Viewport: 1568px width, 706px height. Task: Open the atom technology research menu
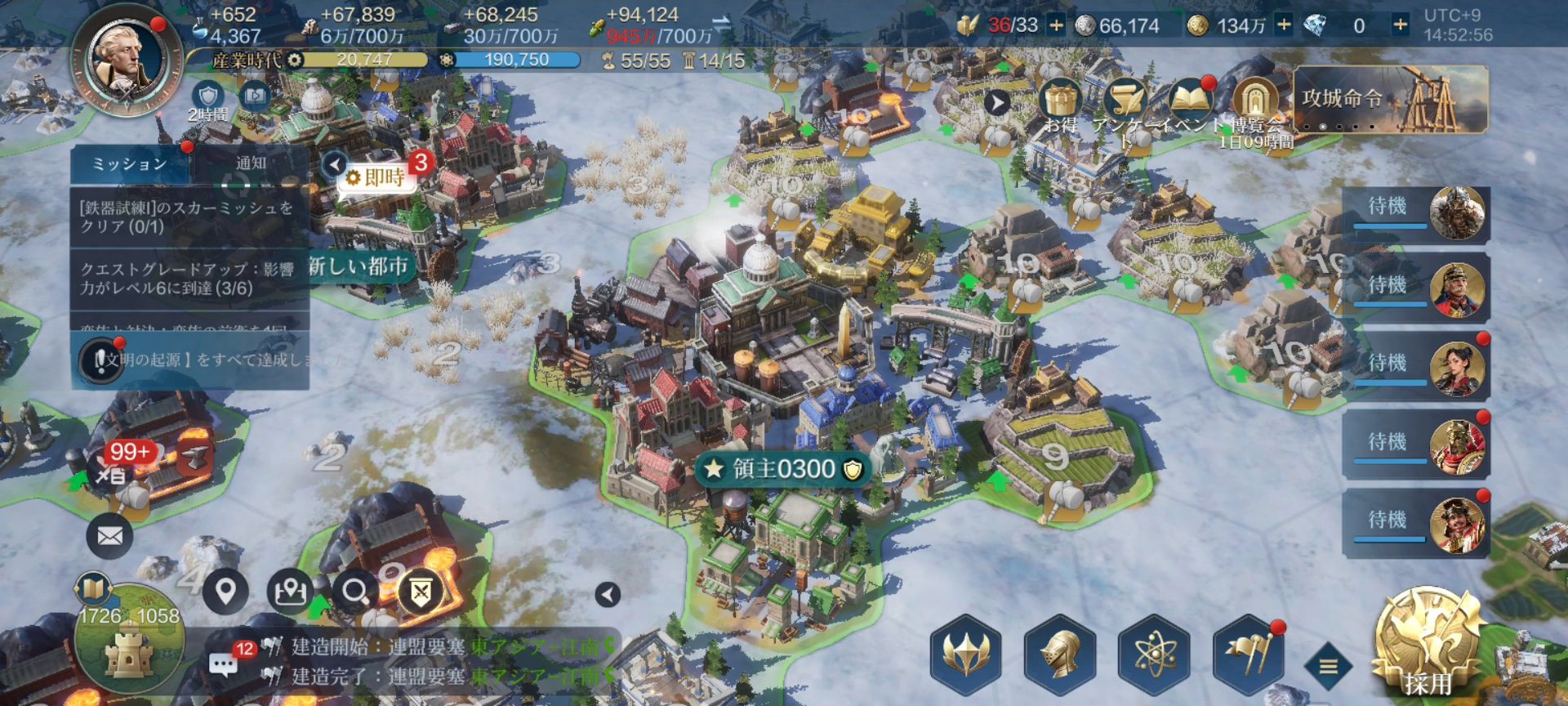(x=1154, y=655)
